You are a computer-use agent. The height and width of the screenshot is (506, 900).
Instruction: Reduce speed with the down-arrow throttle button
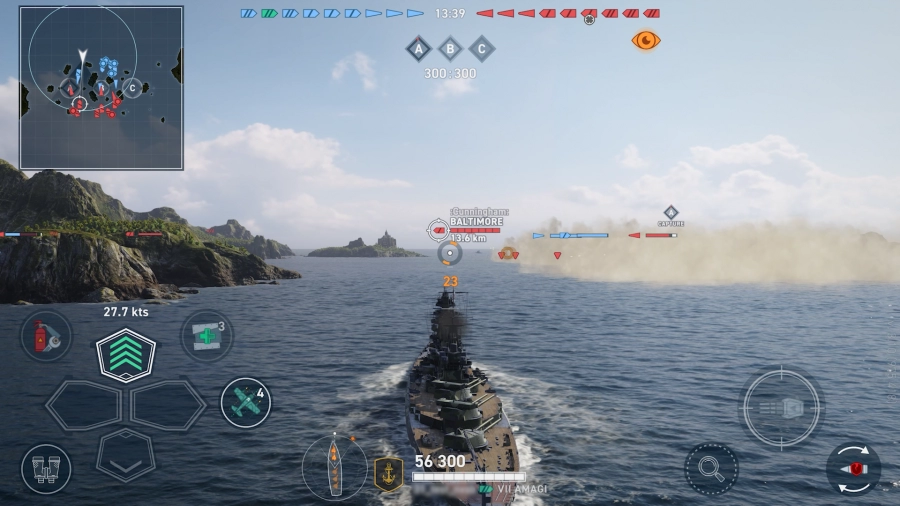pos(125,455)
